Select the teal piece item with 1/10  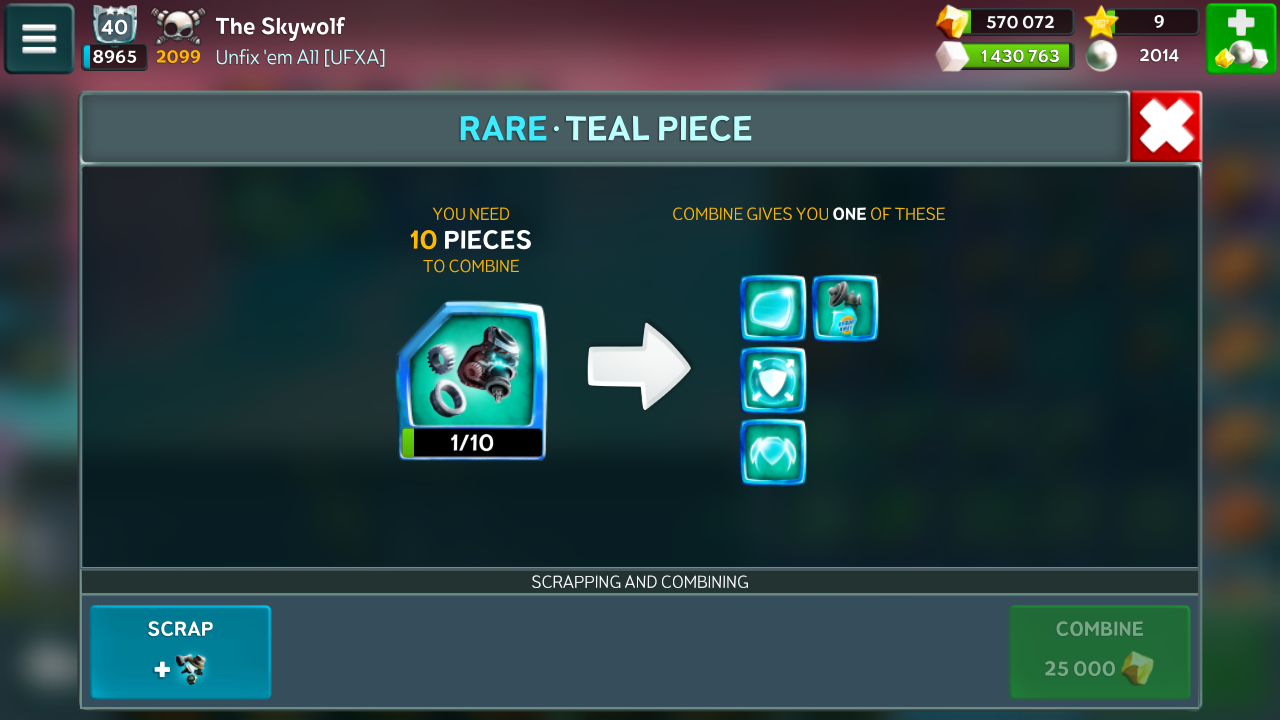472,381
